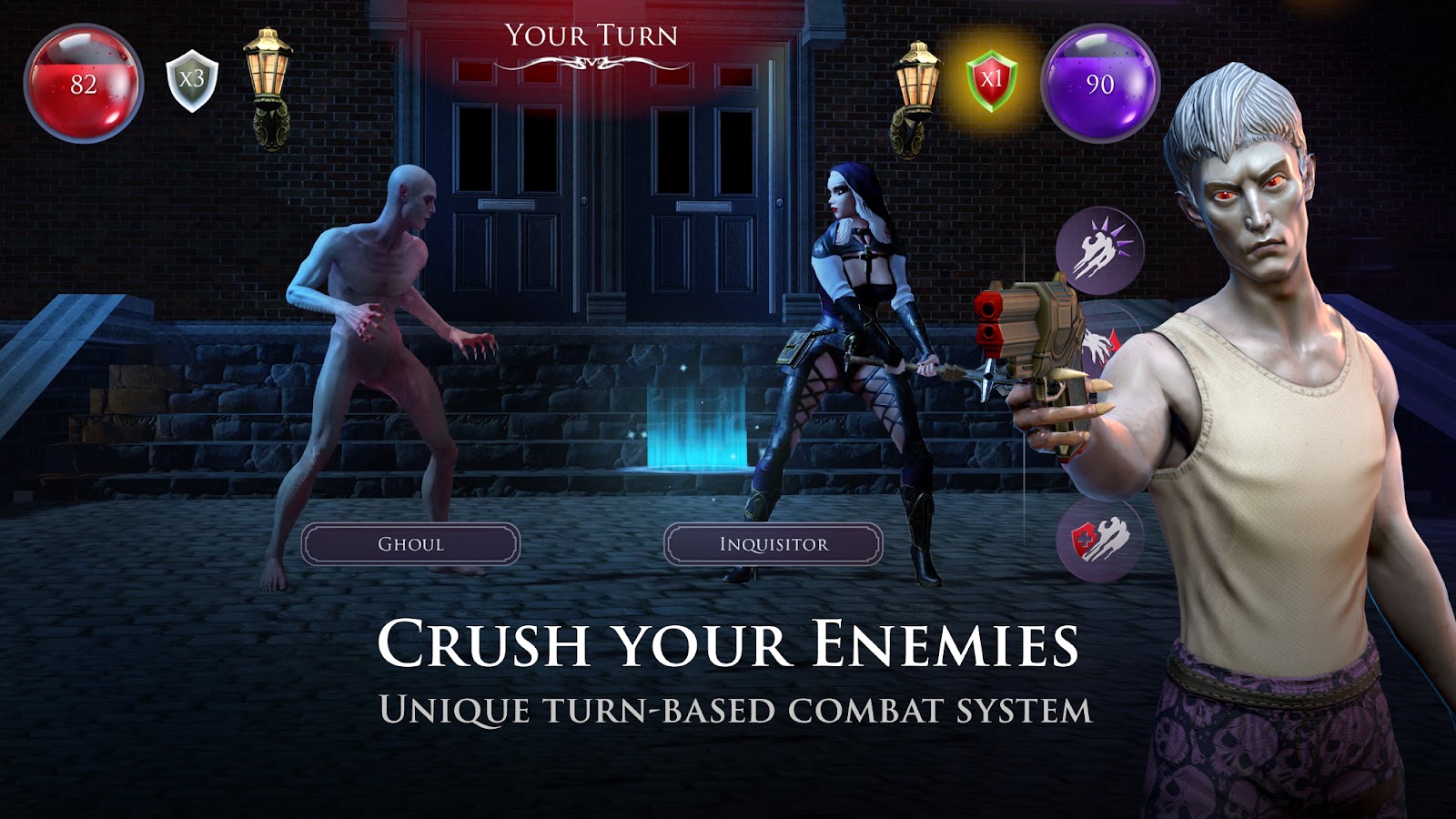Use the claw ability with red cross shield
Screen dimensions: 1456x819
click(x=1099, y=541)
